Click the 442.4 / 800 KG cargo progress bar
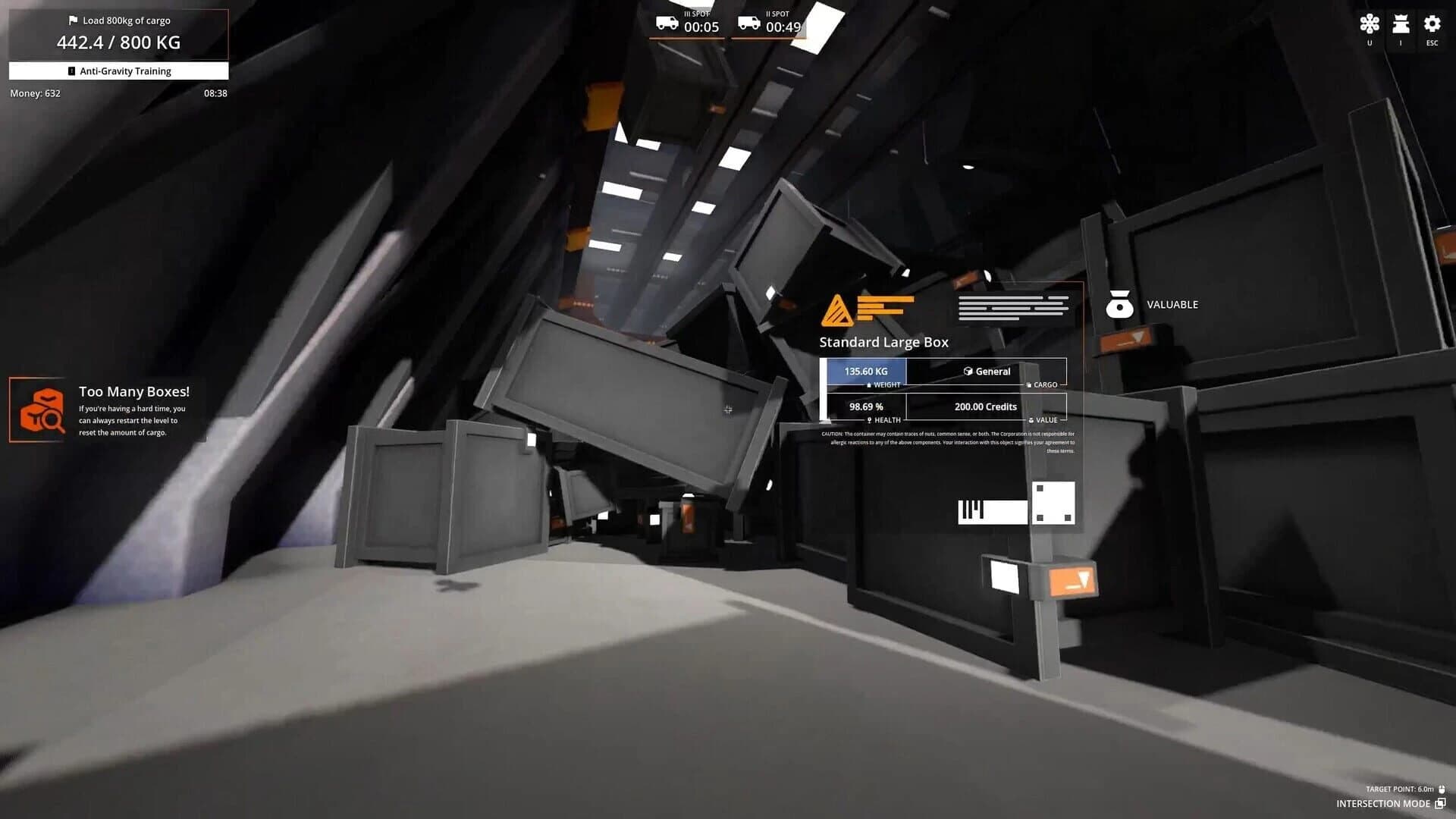Screen dimensions: 1456x819 tap(118, 42)
